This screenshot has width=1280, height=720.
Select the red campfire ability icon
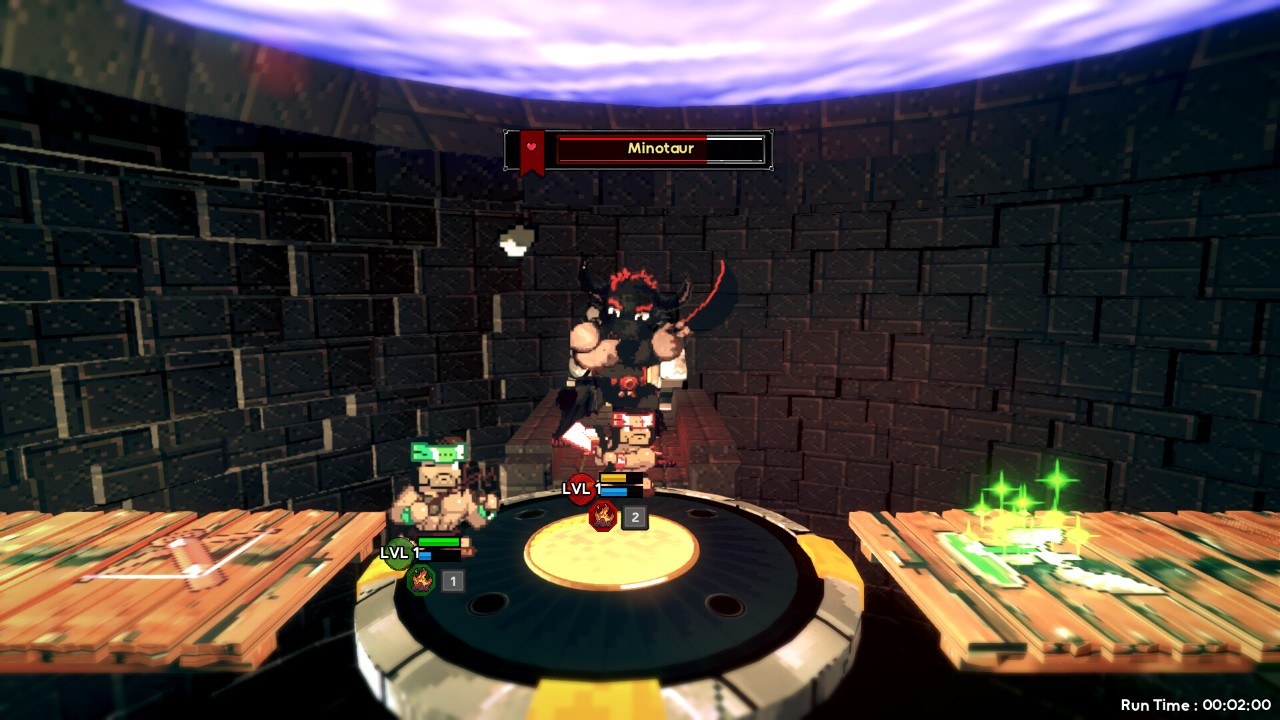601,516
